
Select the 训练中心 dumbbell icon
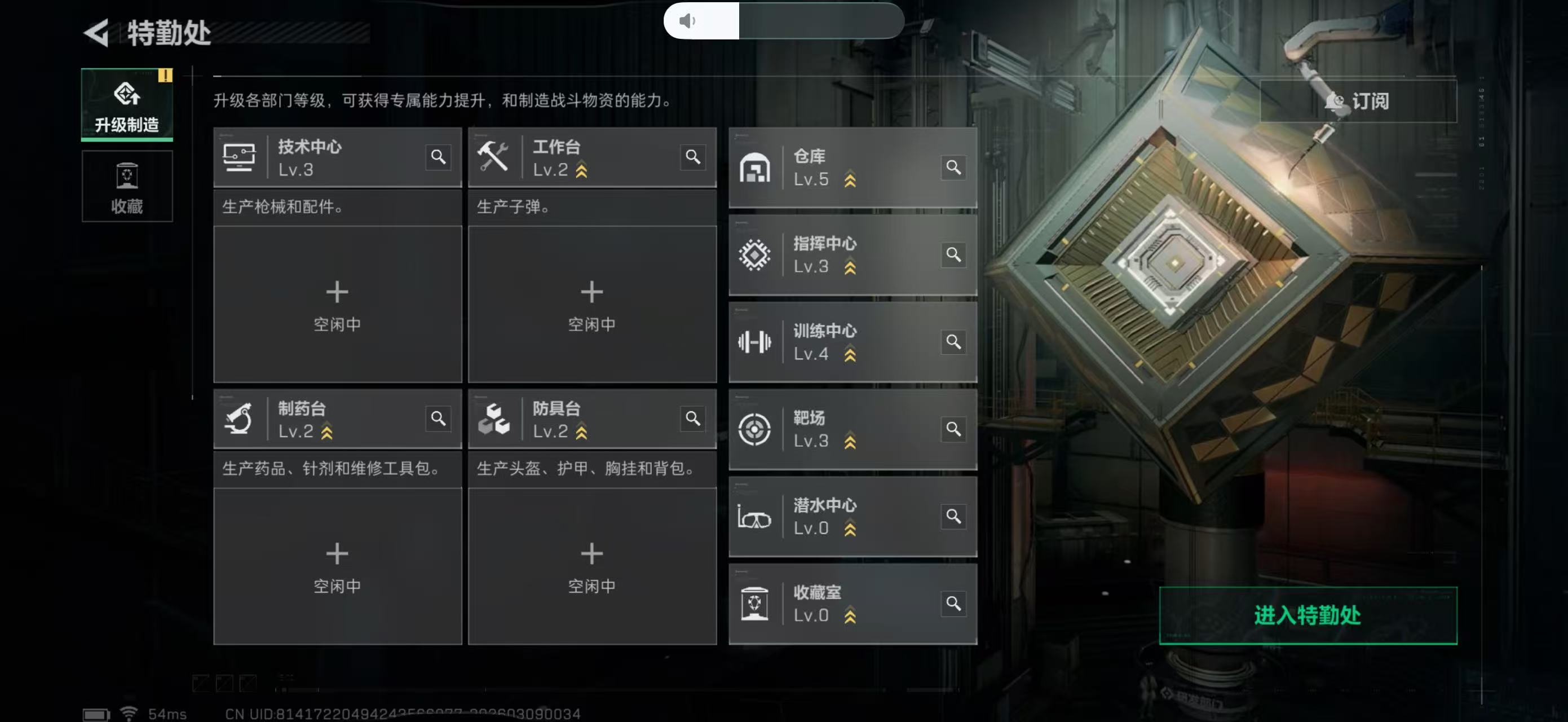click(755, 342)
